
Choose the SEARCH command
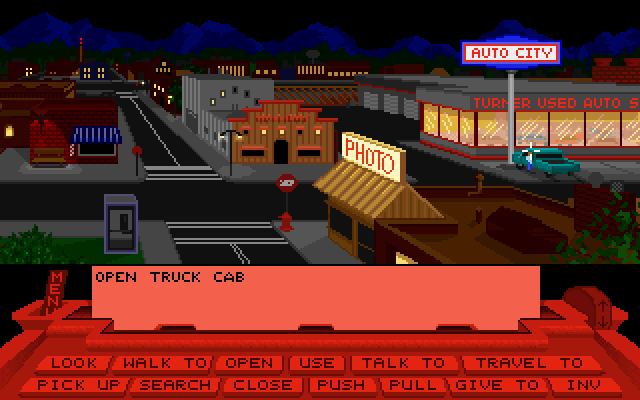[x=176, y=384]
